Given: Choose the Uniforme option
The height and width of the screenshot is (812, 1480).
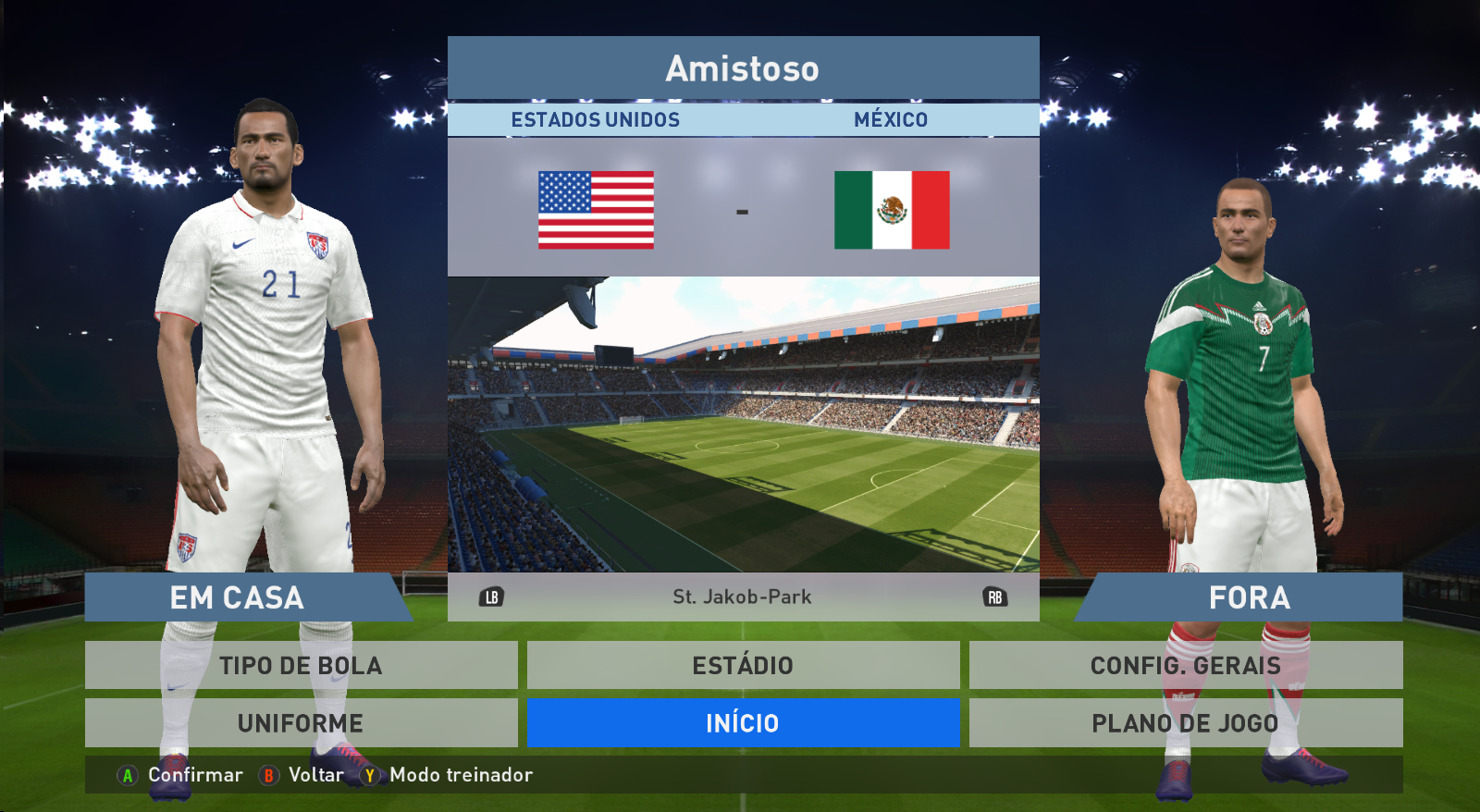Looking at the screenshot, I should [301, 722].
